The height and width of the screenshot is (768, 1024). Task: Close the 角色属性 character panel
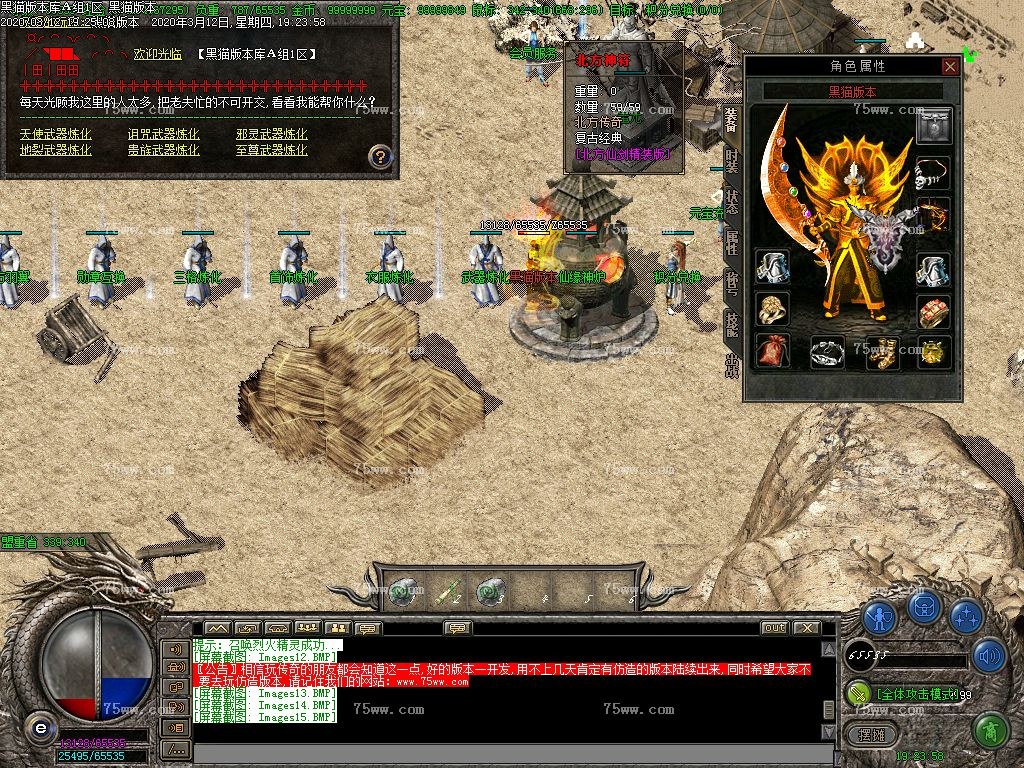pyautogui.click(x=950, y=66)
